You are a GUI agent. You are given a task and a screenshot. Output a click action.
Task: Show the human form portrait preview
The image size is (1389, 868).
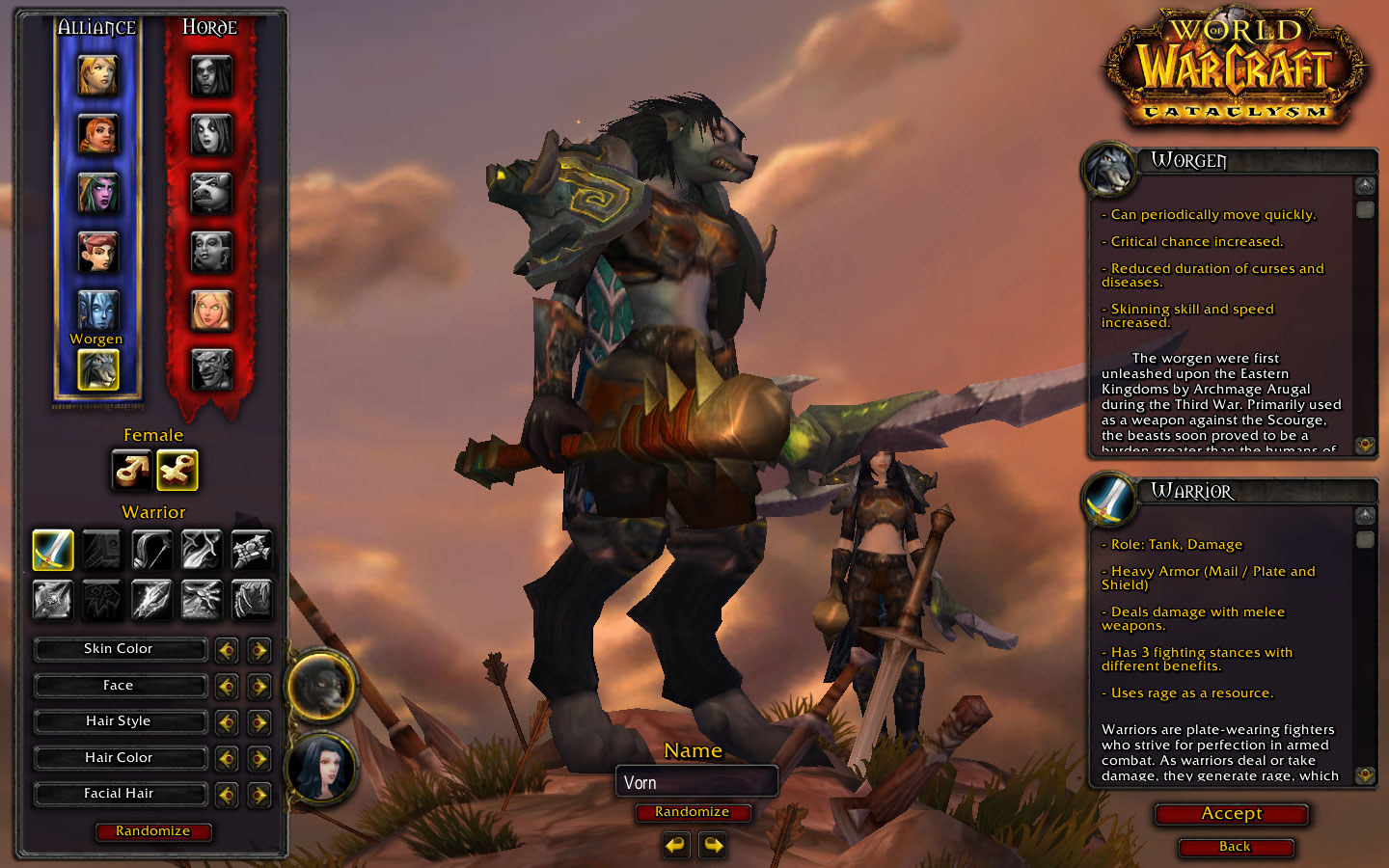coord(321,768)
